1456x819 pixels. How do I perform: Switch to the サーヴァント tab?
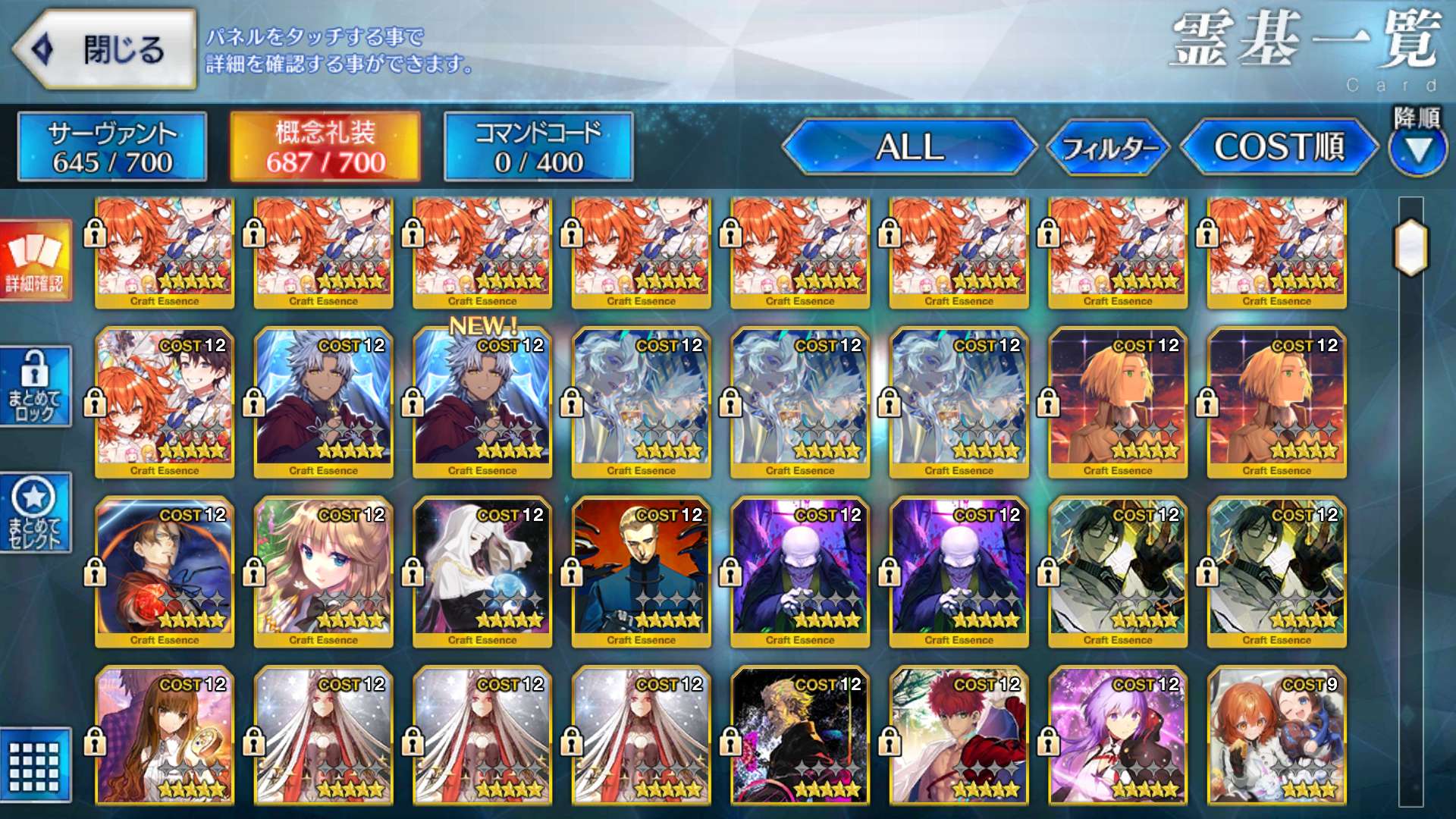[112, 147]
